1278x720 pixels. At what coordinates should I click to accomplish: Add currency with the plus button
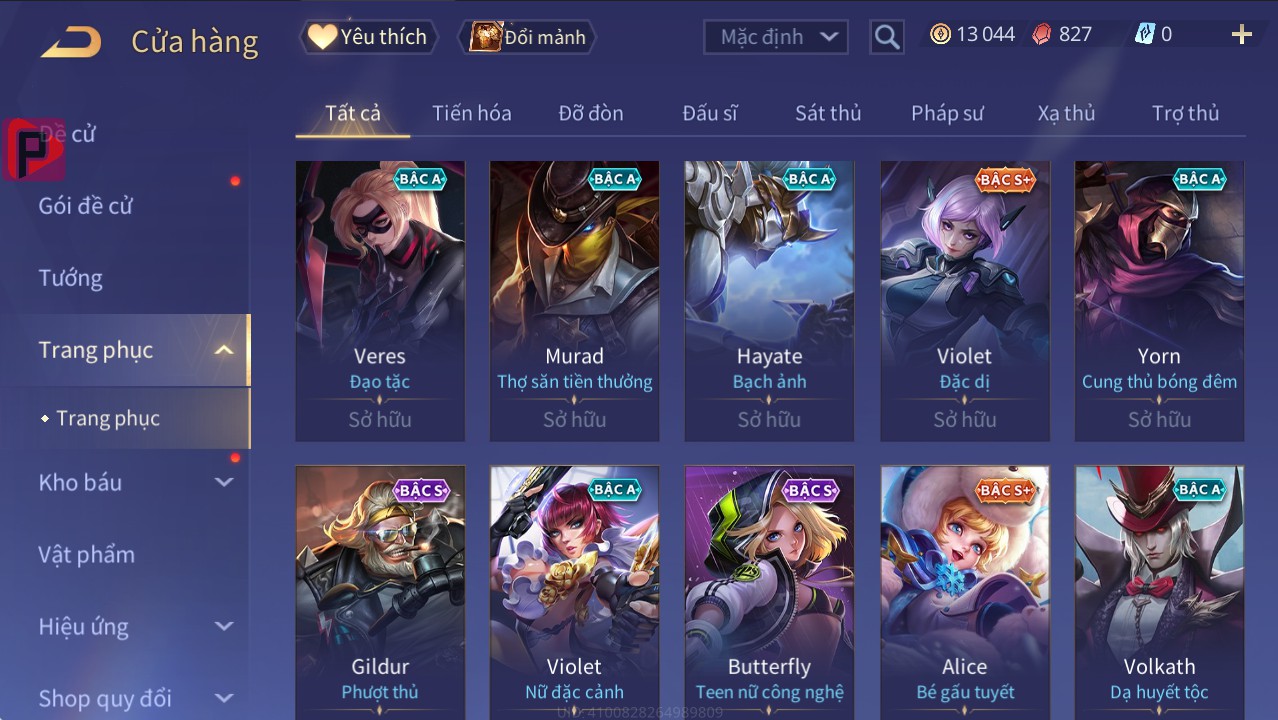coord(1241,35)
